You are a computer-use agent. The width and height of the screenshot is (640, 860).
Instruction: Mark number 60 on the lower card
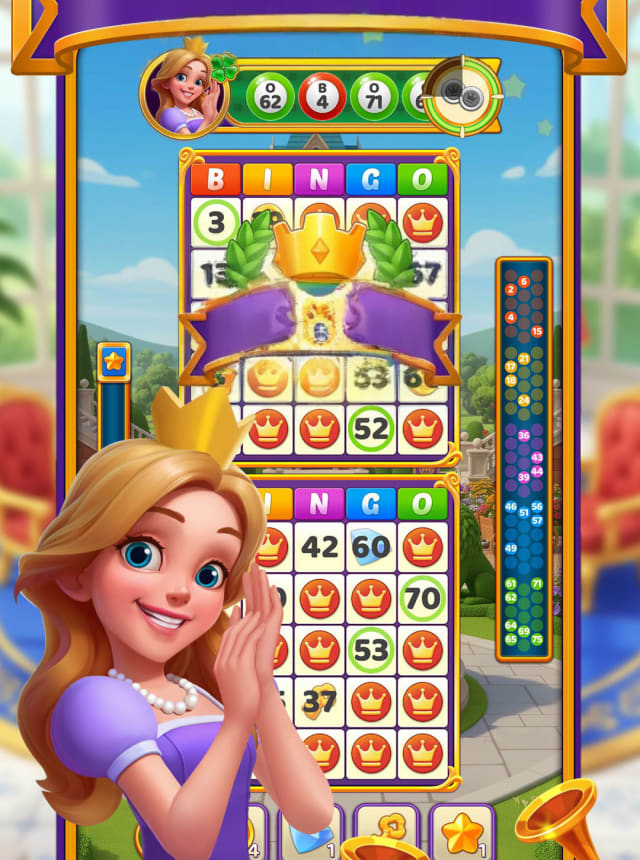371,547
